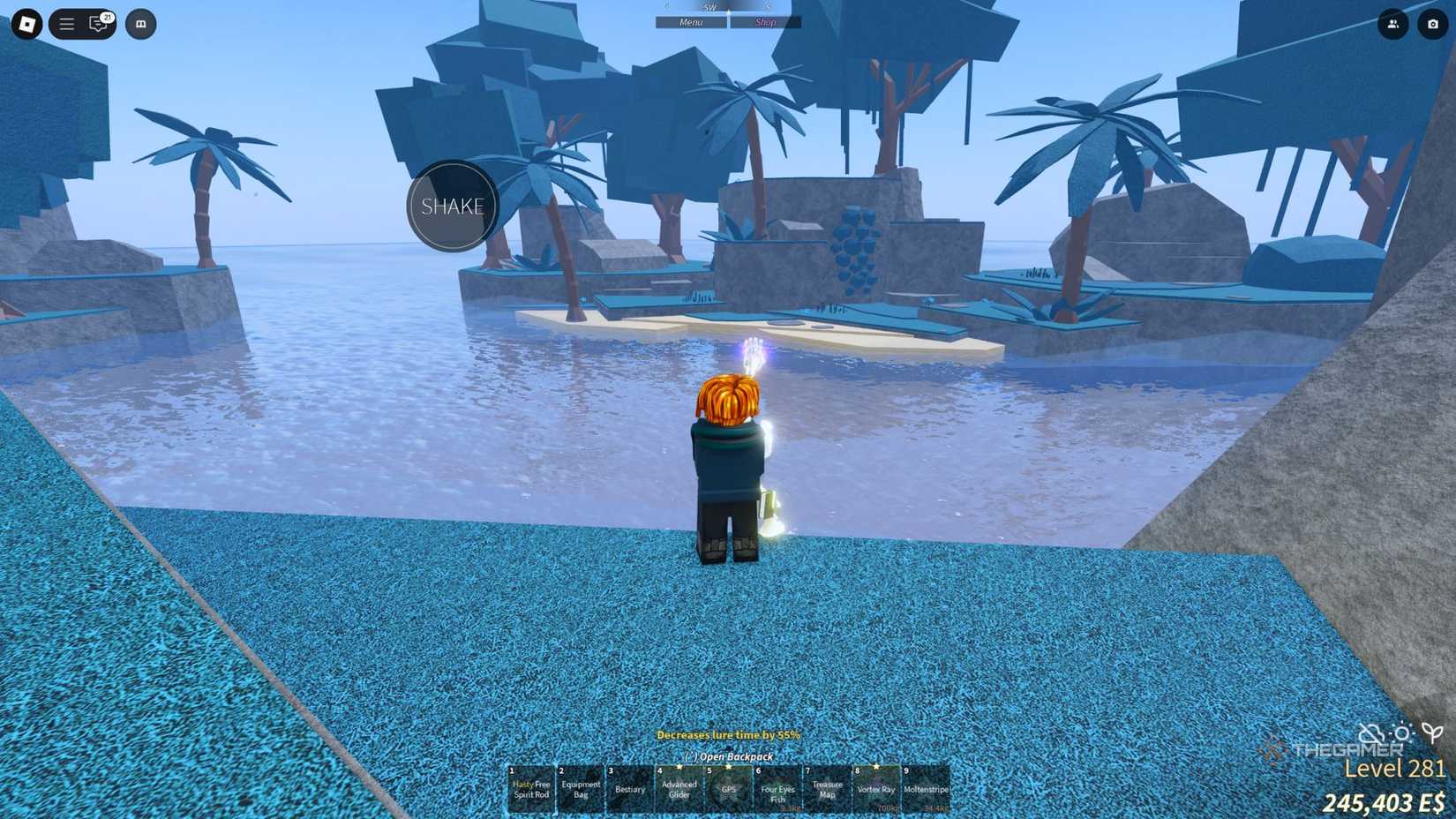Open the Bestiary from the hotbar
Viewport: 1456px width, 819px height.
tap(629, 788)
